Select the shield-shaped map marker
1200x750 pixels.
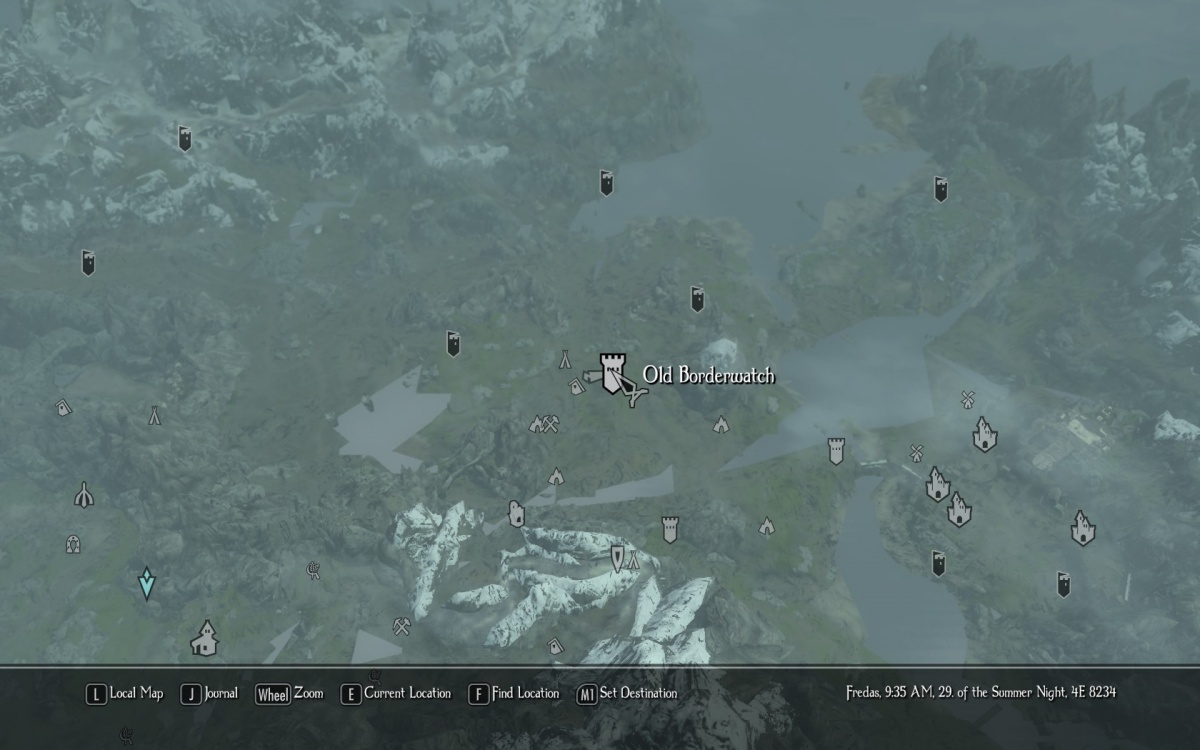(x=617, y=558)
